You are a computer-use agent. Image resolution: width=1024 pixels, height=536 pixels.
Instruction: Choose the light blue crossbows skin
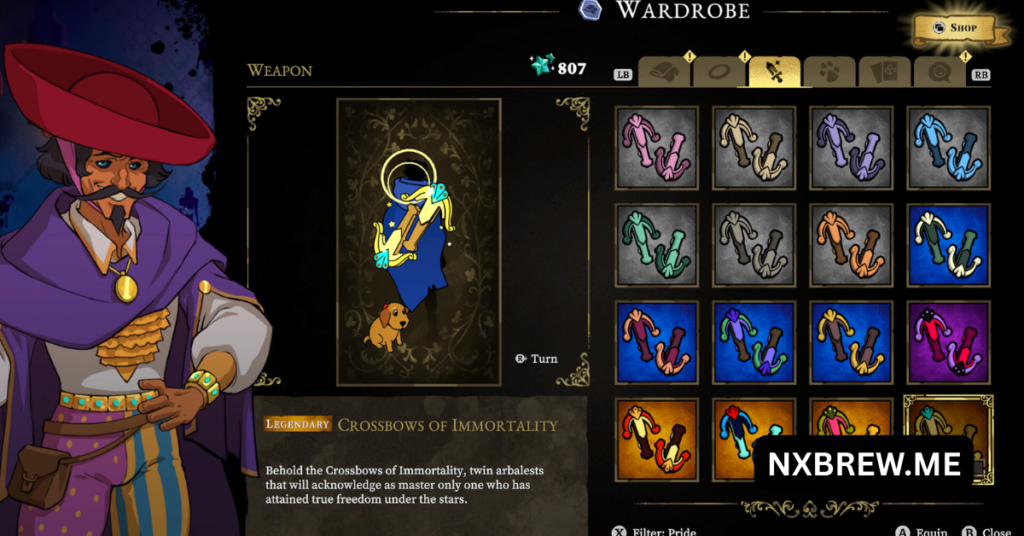tap(949, 148)
